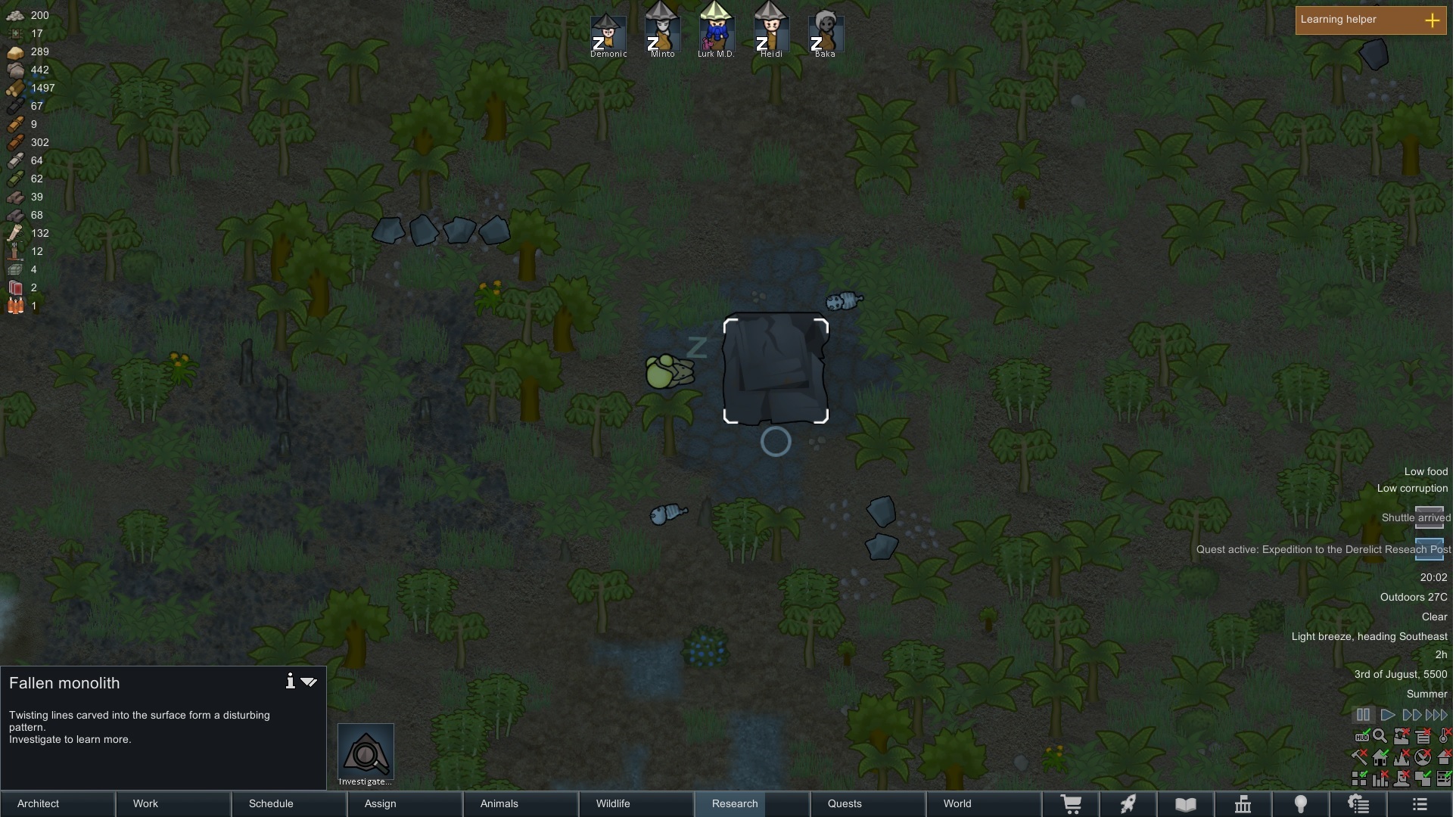Open the history book icon in bottom bar

tap(1185, 804)
